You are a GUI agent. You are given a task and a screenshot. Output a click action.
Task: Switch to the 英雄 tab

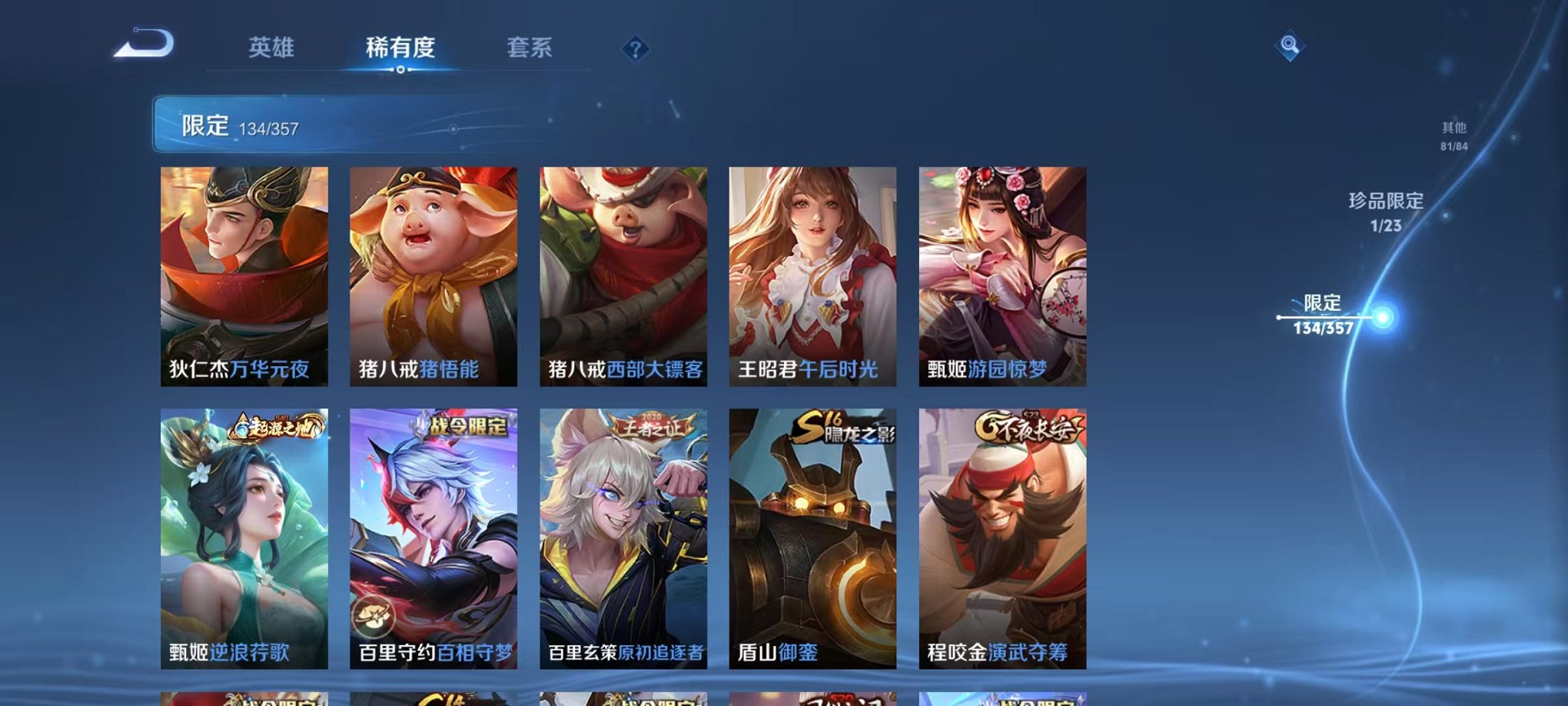point(273,48)
